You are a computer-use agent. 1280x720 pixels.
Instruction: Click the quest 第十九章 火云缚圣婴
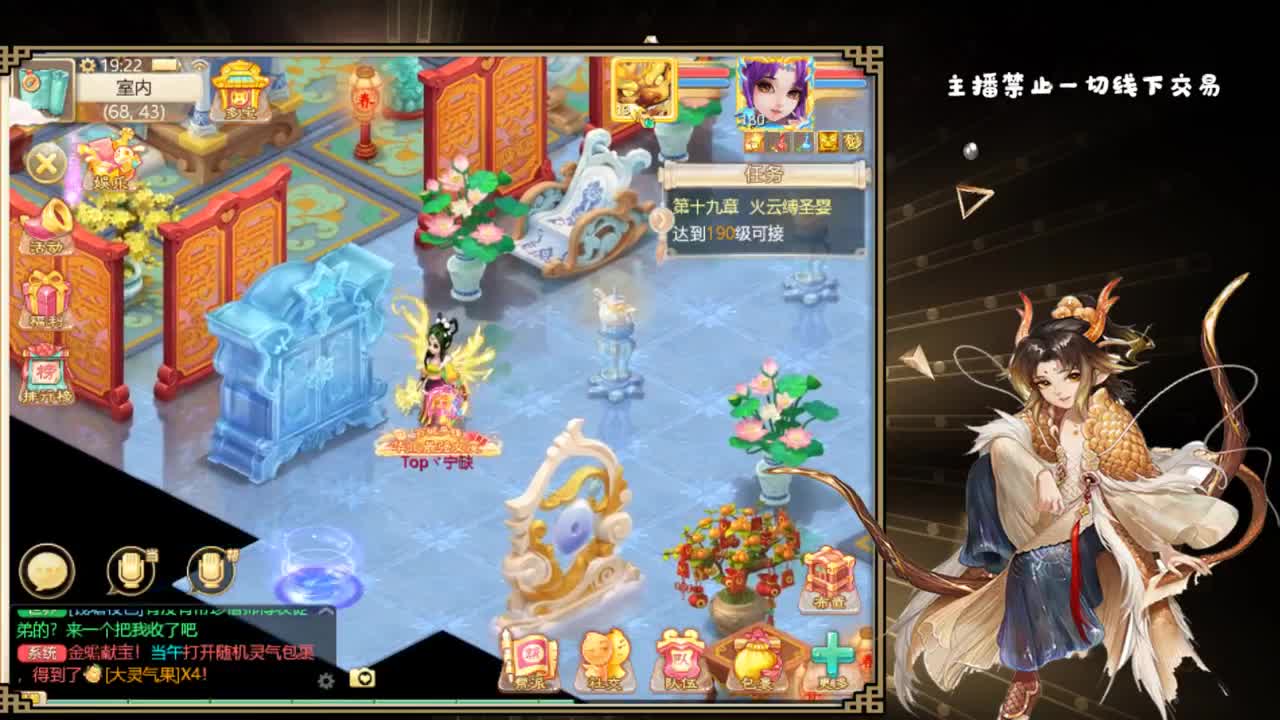click(x=755, y=207)
